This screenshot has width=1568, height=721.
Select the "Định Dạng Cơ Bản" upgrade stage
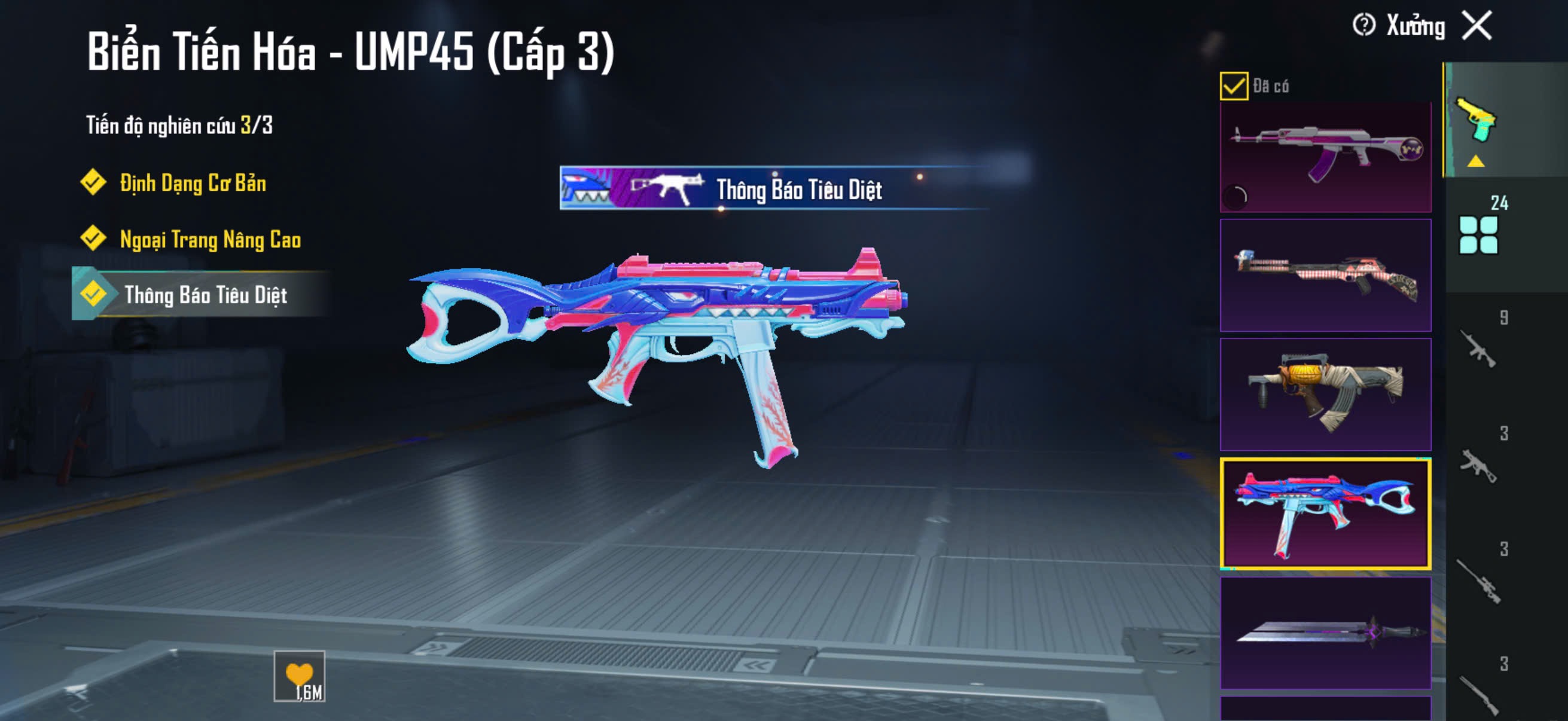pos(192,182)
